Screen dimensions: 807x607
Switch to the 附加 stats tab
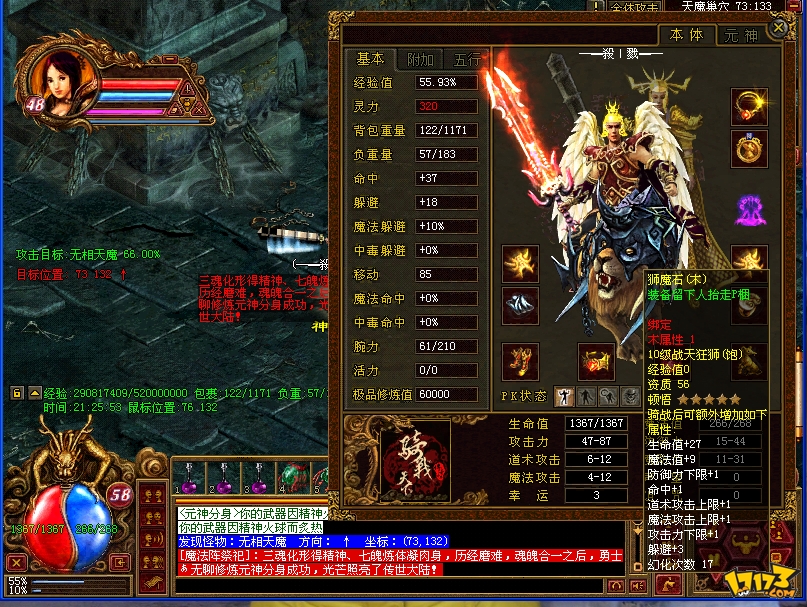(420, 59)
